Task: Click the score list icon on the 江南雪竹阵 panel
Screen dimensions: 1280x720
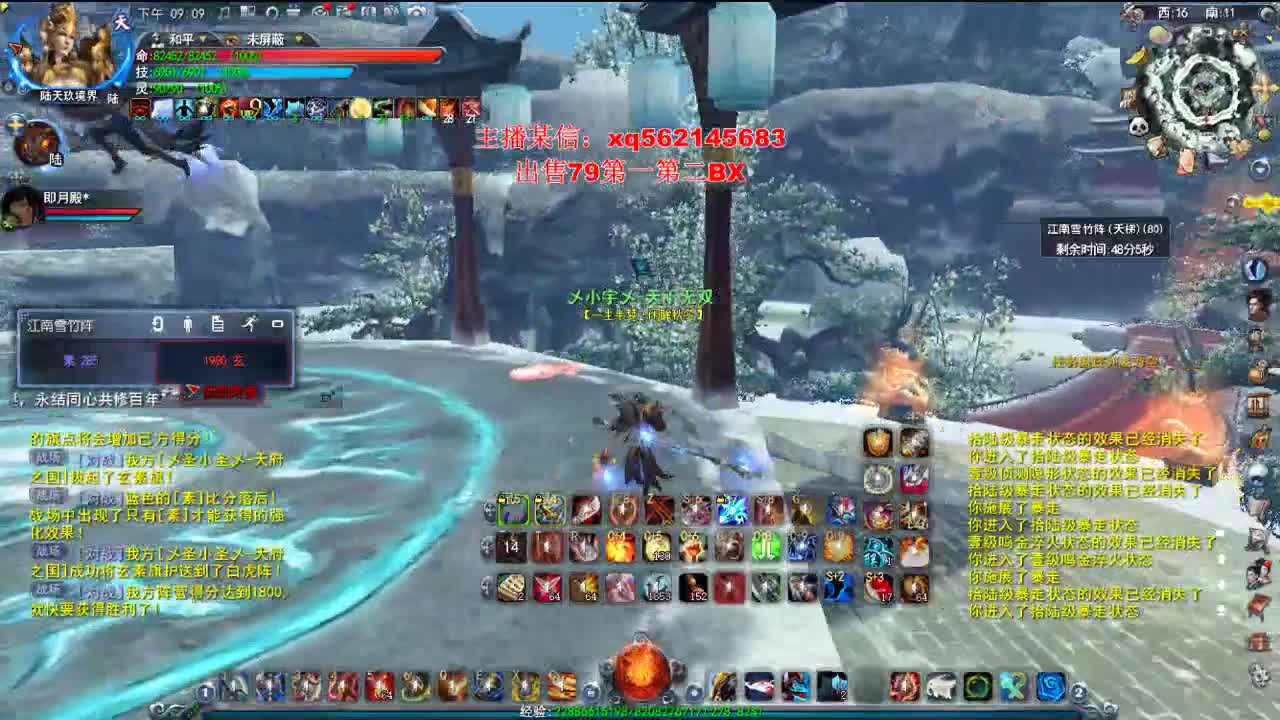Action: pyautogui.click(x=218, y=323)
